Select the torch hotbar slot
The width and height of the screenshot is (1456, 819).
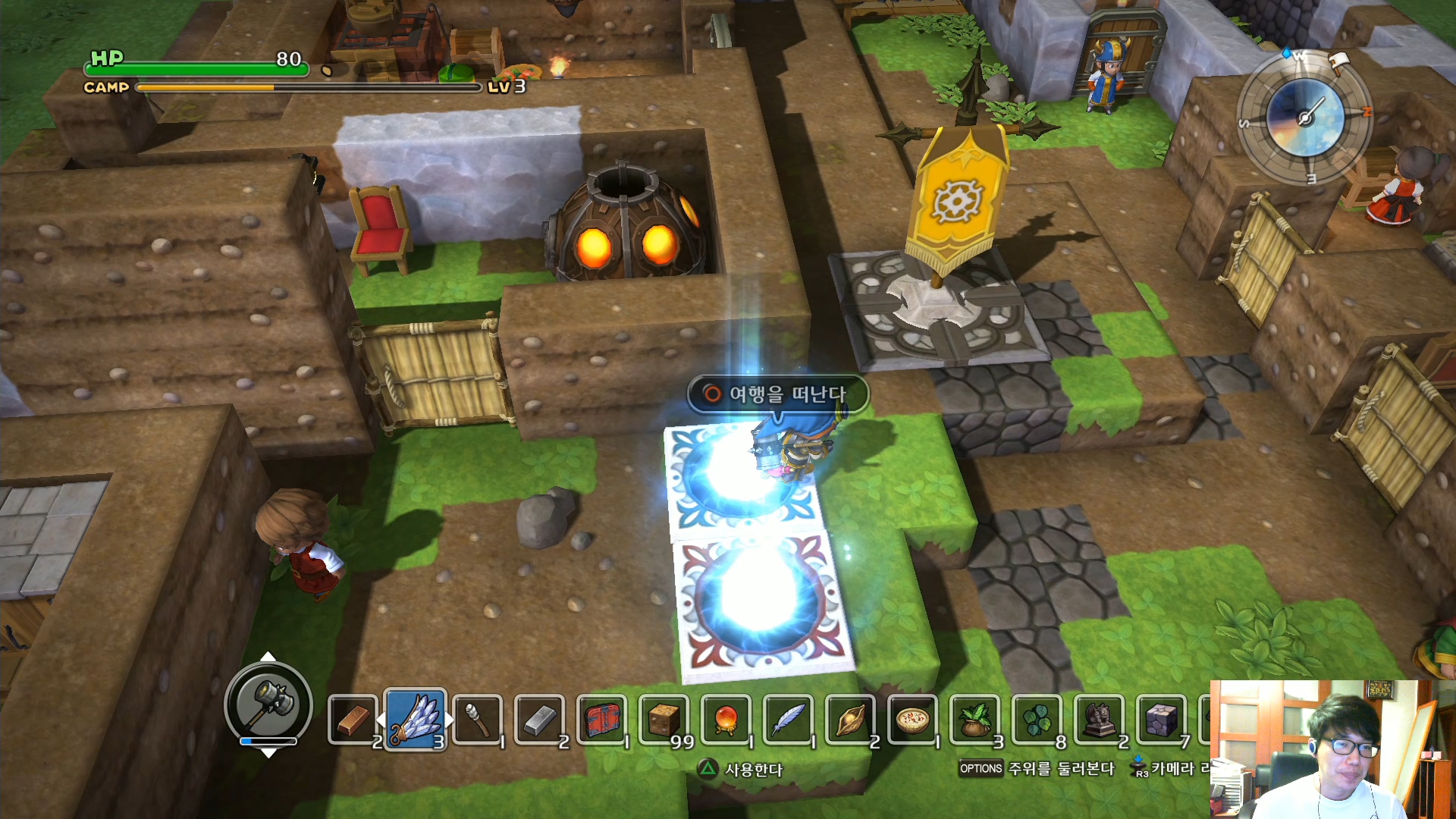tap(478, 720)
